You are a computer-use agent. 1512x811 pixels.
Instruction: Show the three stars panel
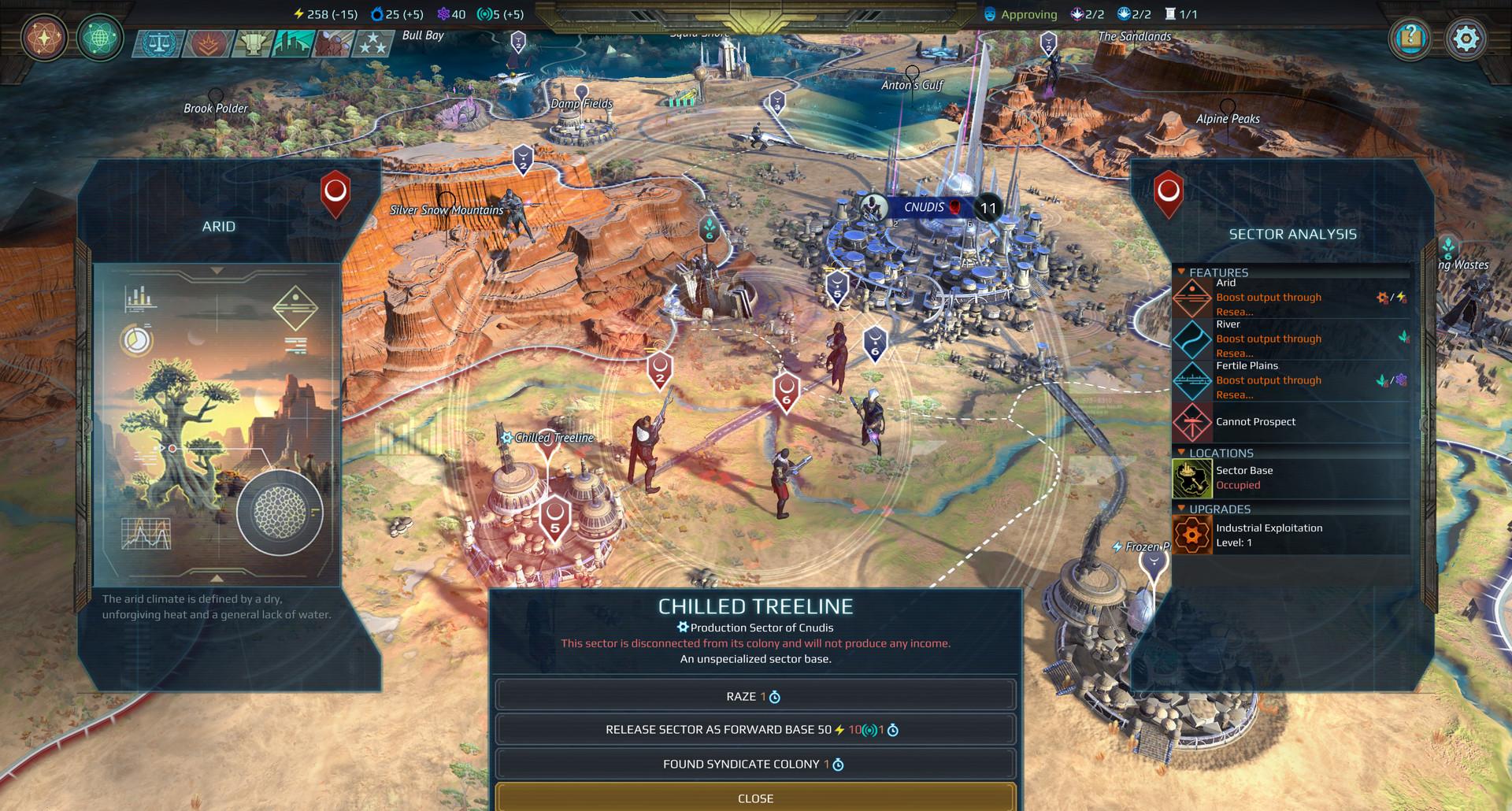pyautogui.click(x=372, y=44)
